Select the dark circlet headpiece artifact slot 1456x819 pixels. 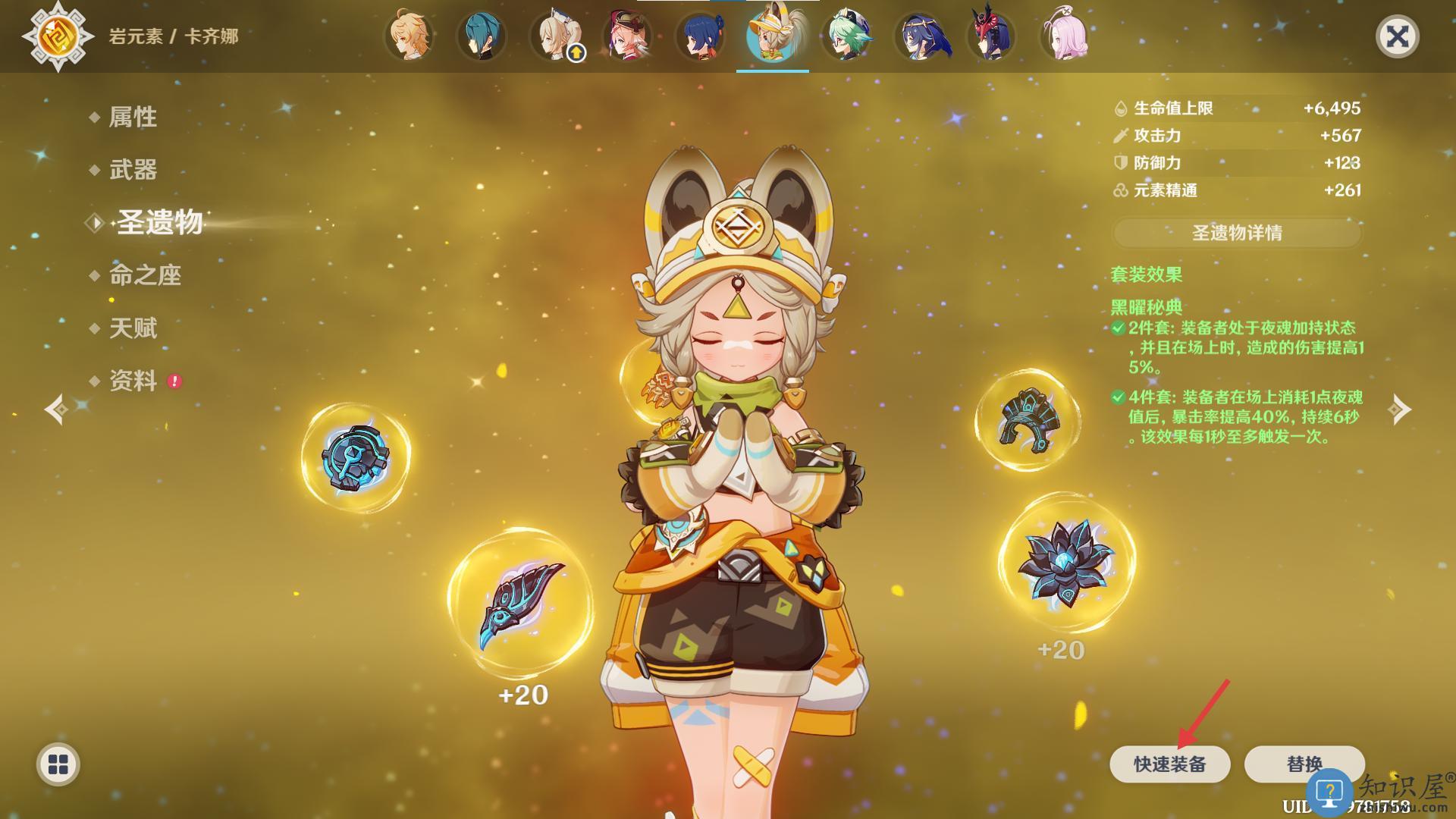[1027, 419]
